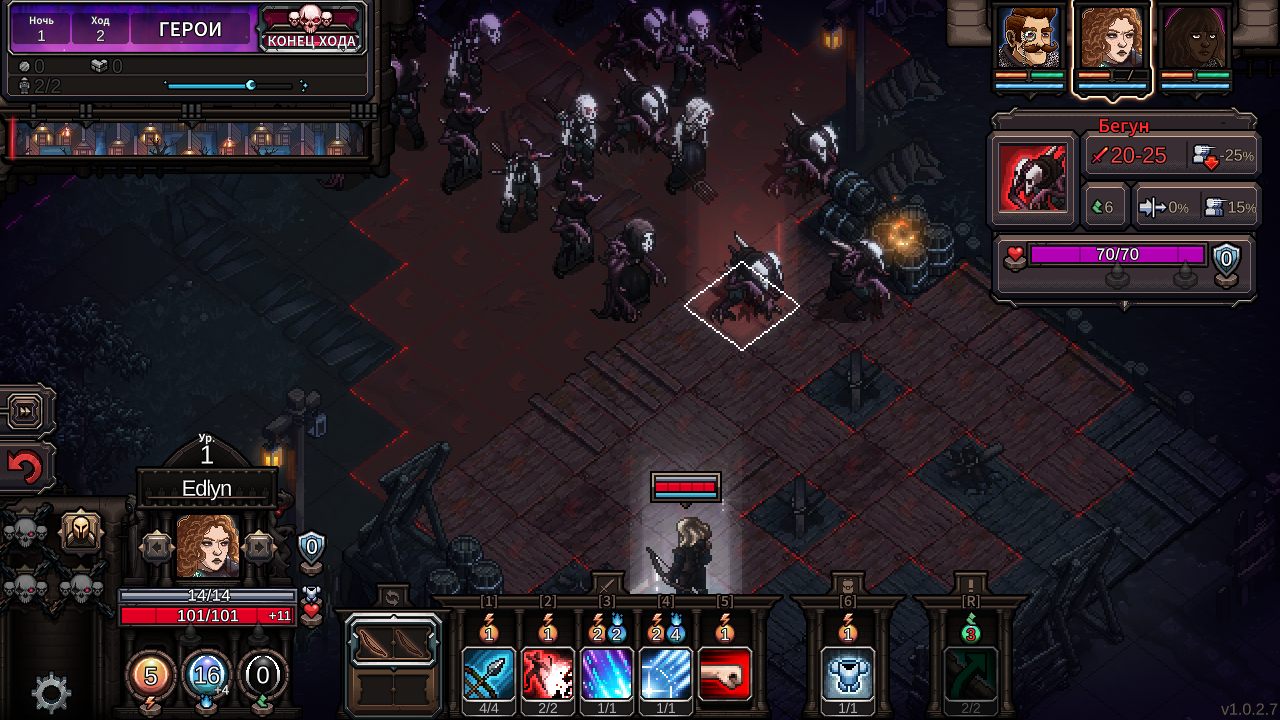Viewport: 1280px width, 720px height.
Task: Activate the fast-forward speed button
Action: coord(26,409)
